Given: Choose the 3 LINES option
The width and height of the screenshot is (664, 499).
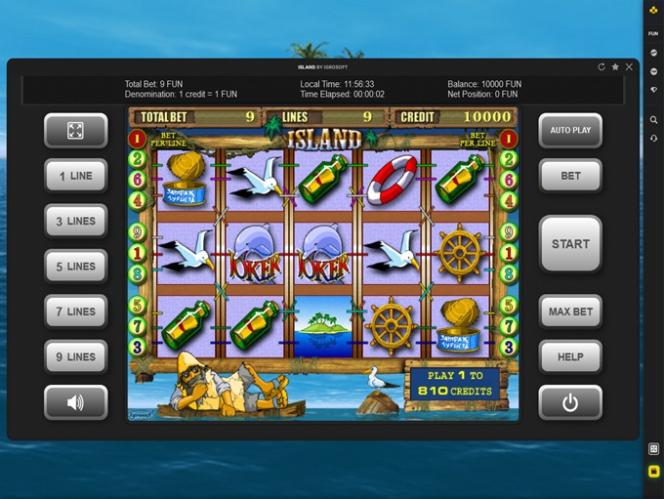Looking at the screenshot, I should (76, 221).
